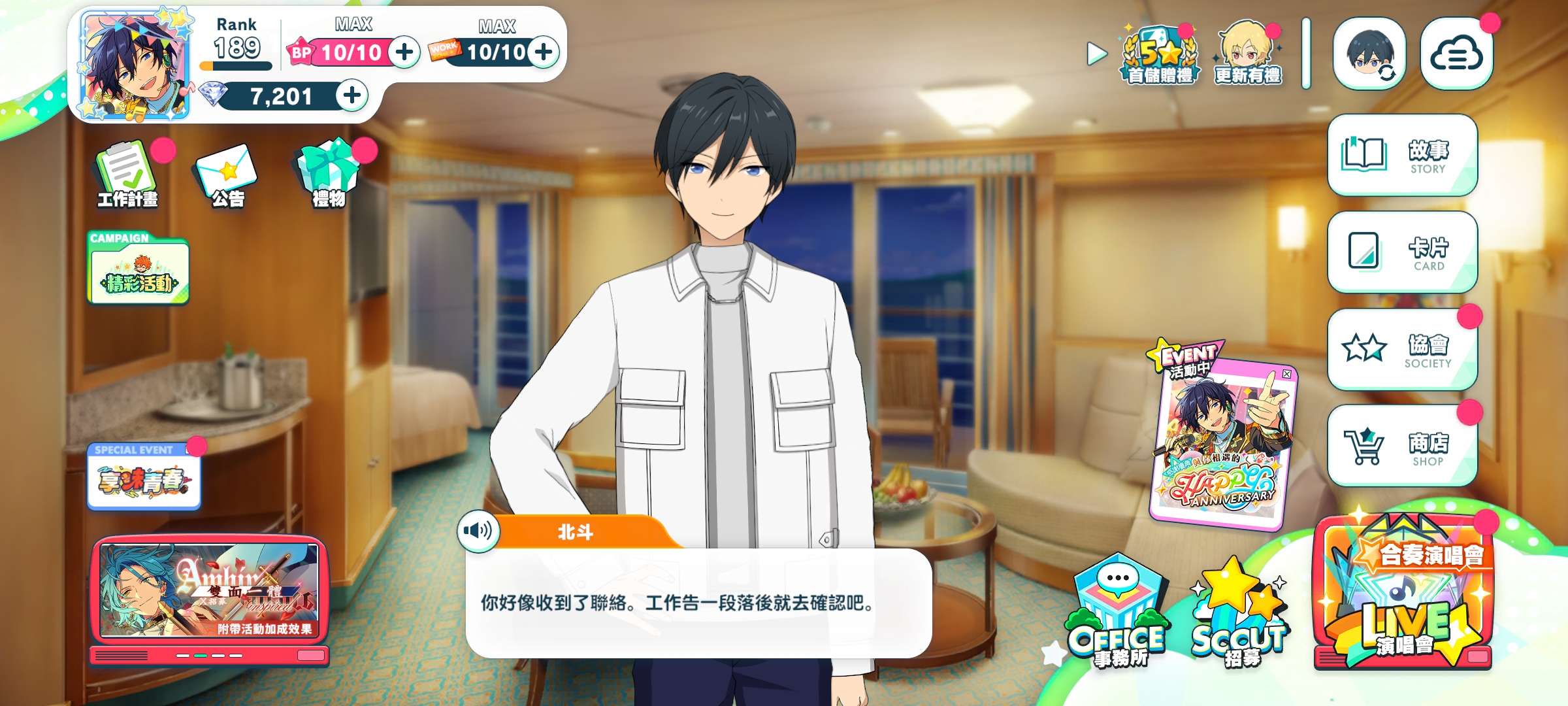Open the 首儲贈禮 five-star gift offer
This screenshot has width=1568, height=706.
(1160, 55)
